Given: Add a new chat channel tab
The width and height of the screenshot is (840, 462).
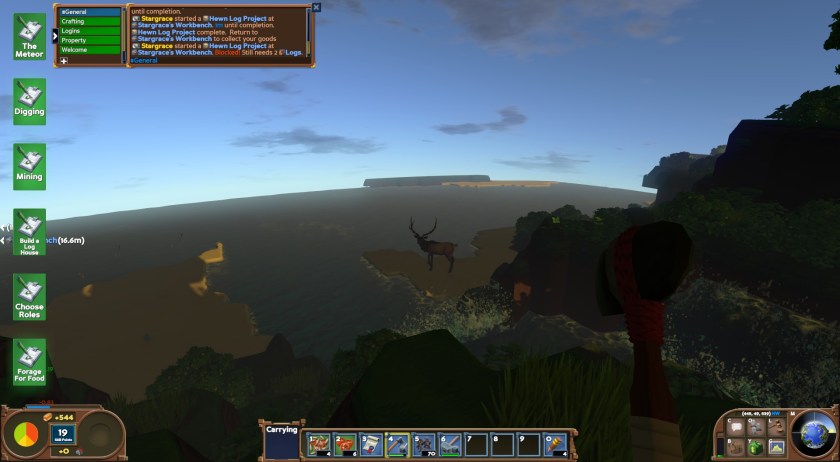Looking at the screenshot, I should 64,61.
